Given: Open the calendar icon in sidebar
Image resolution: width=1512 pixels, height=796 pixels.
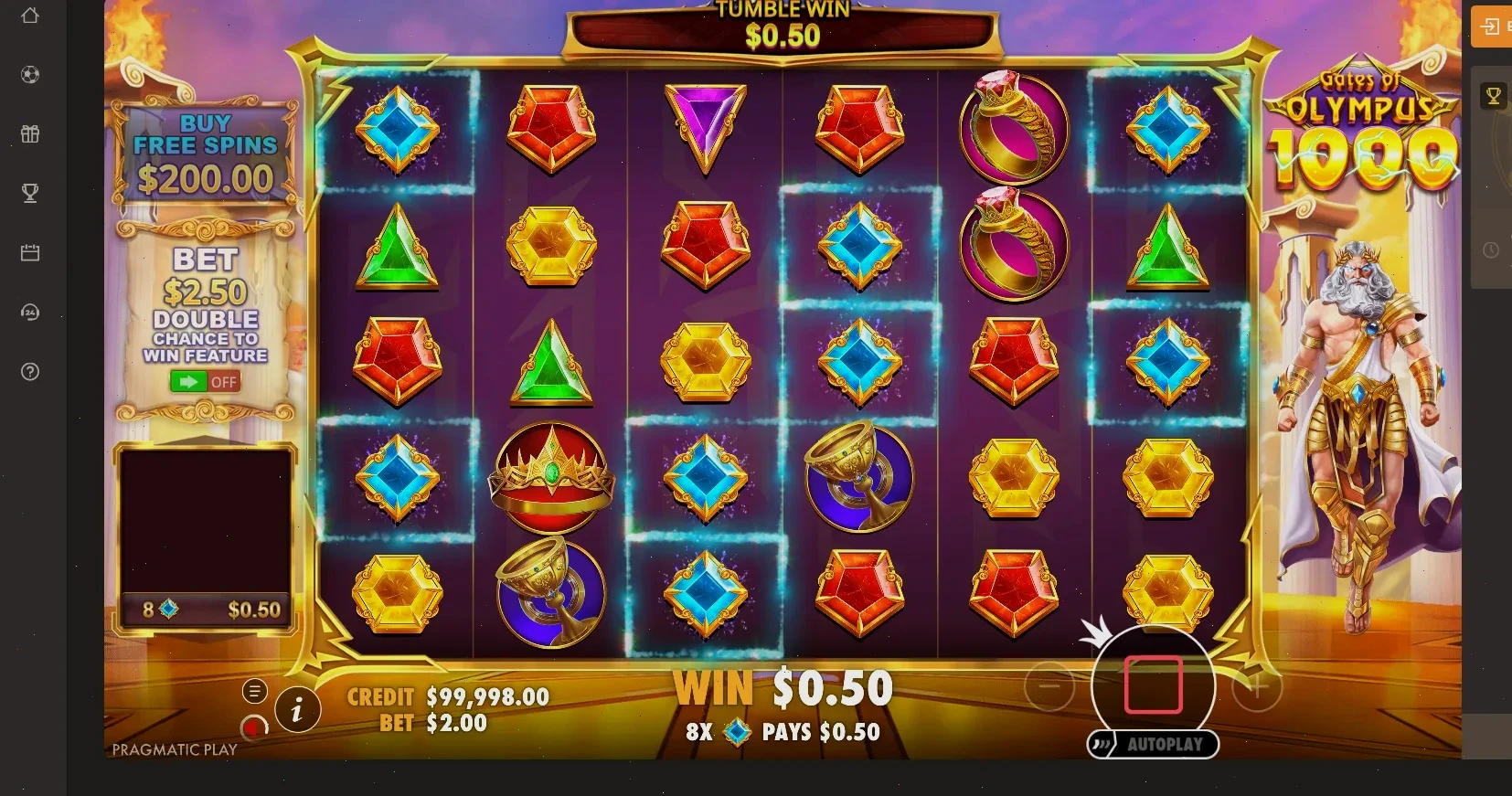Looking at the screenshot, I should point(30,253).
